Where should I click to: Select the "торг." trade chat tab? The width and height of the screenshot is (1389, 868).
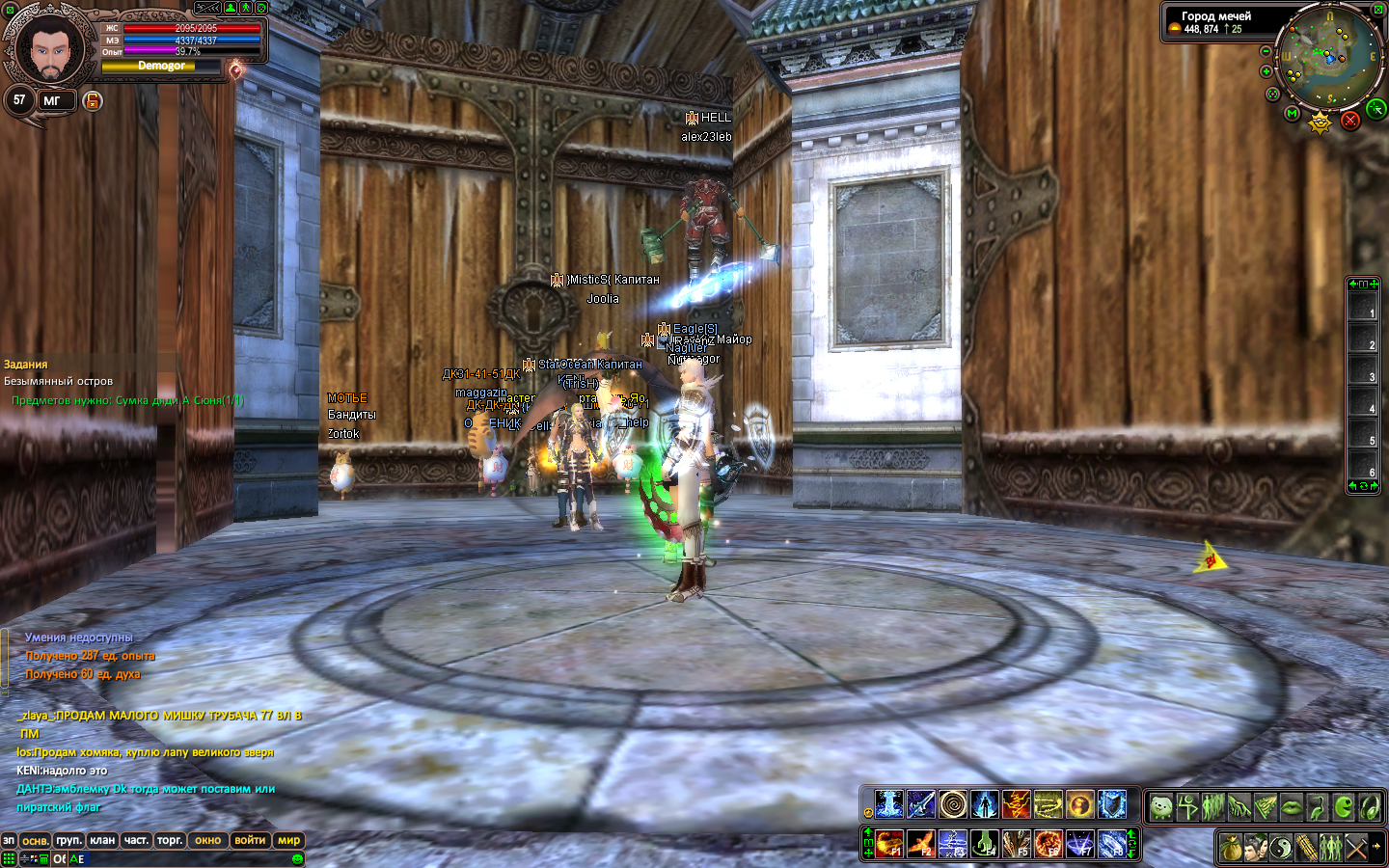click(x=170, y=840)
